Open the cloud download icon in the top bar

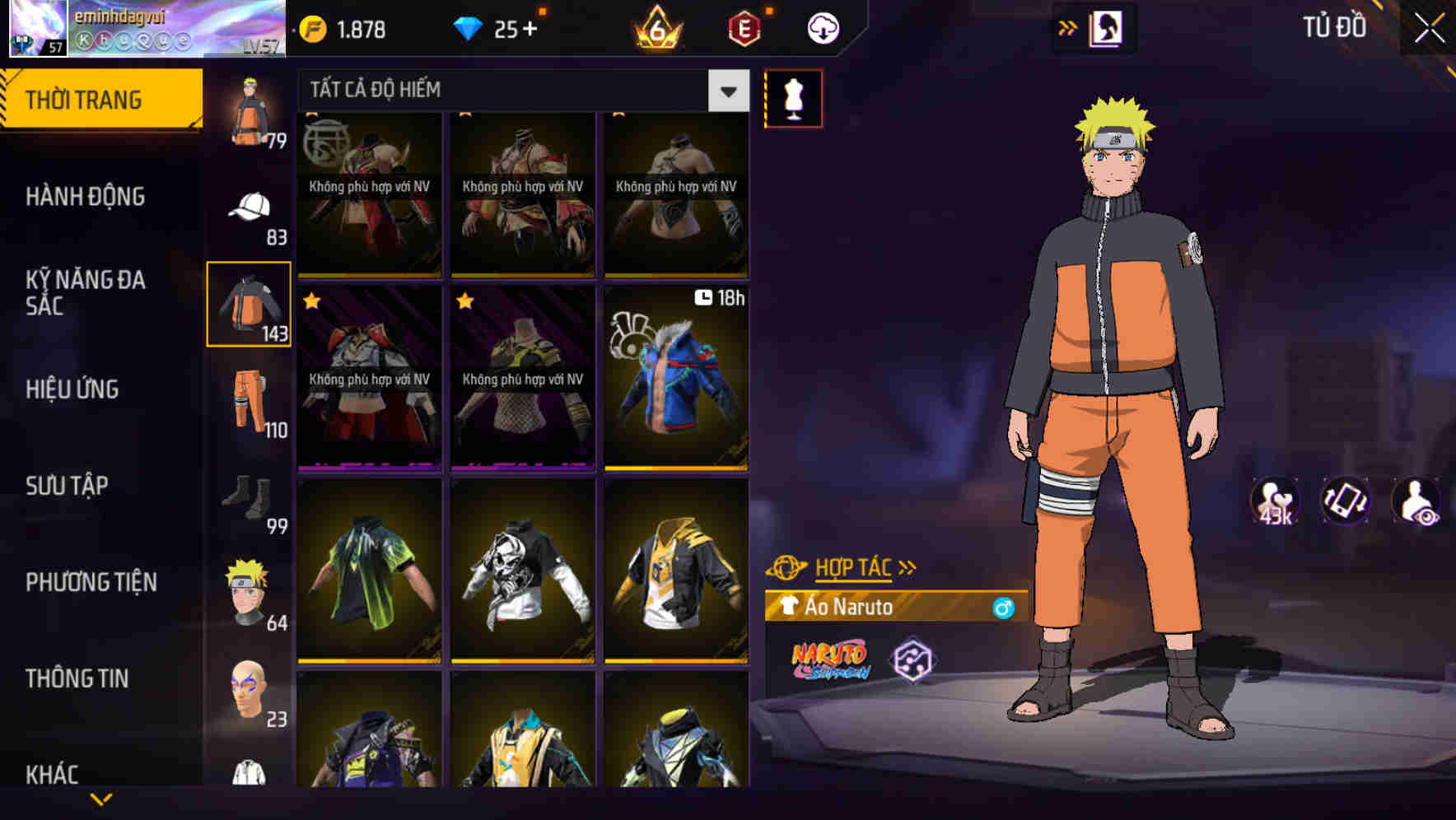point(822,27)
